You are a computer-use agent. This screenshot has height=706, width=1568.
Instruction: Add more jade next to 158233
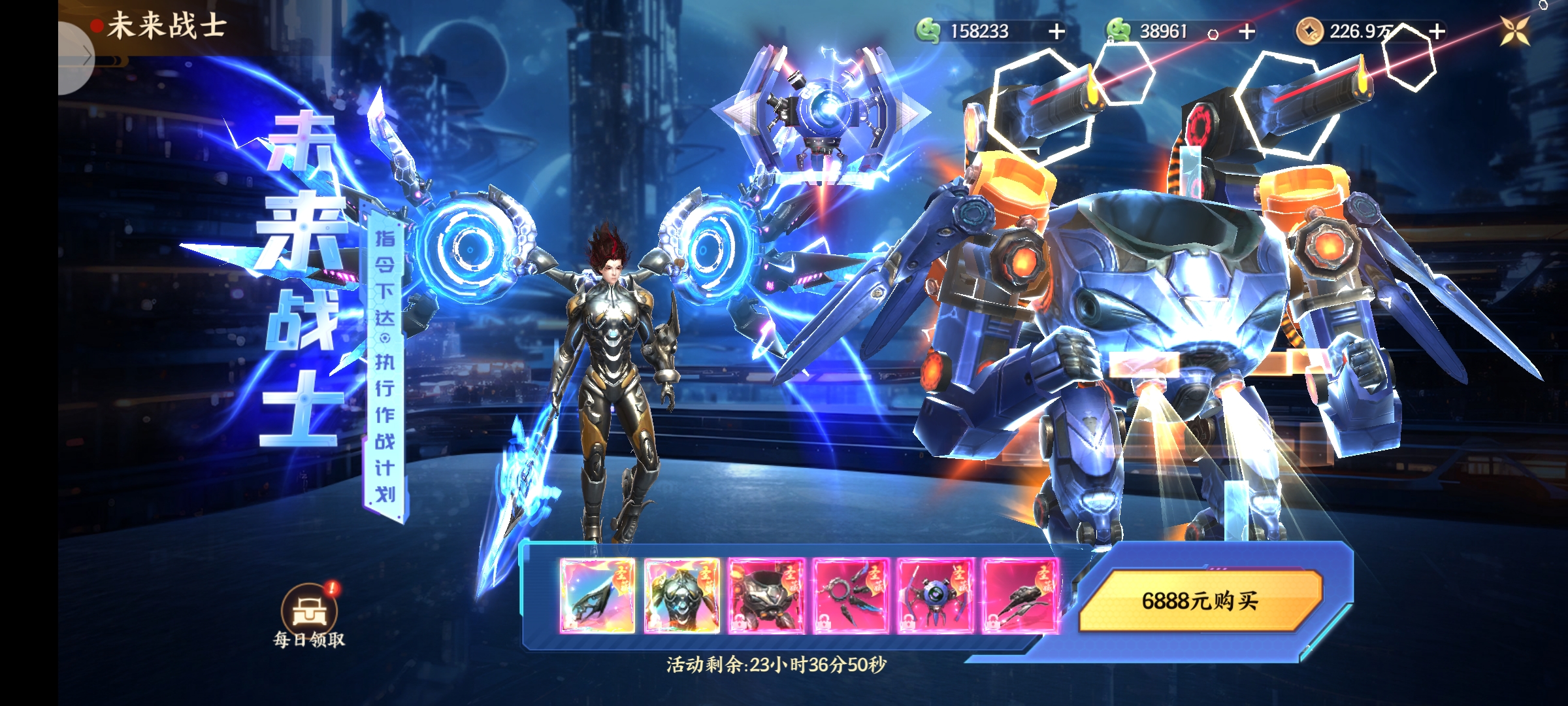pyautogui.click(x=1056, y=31)
